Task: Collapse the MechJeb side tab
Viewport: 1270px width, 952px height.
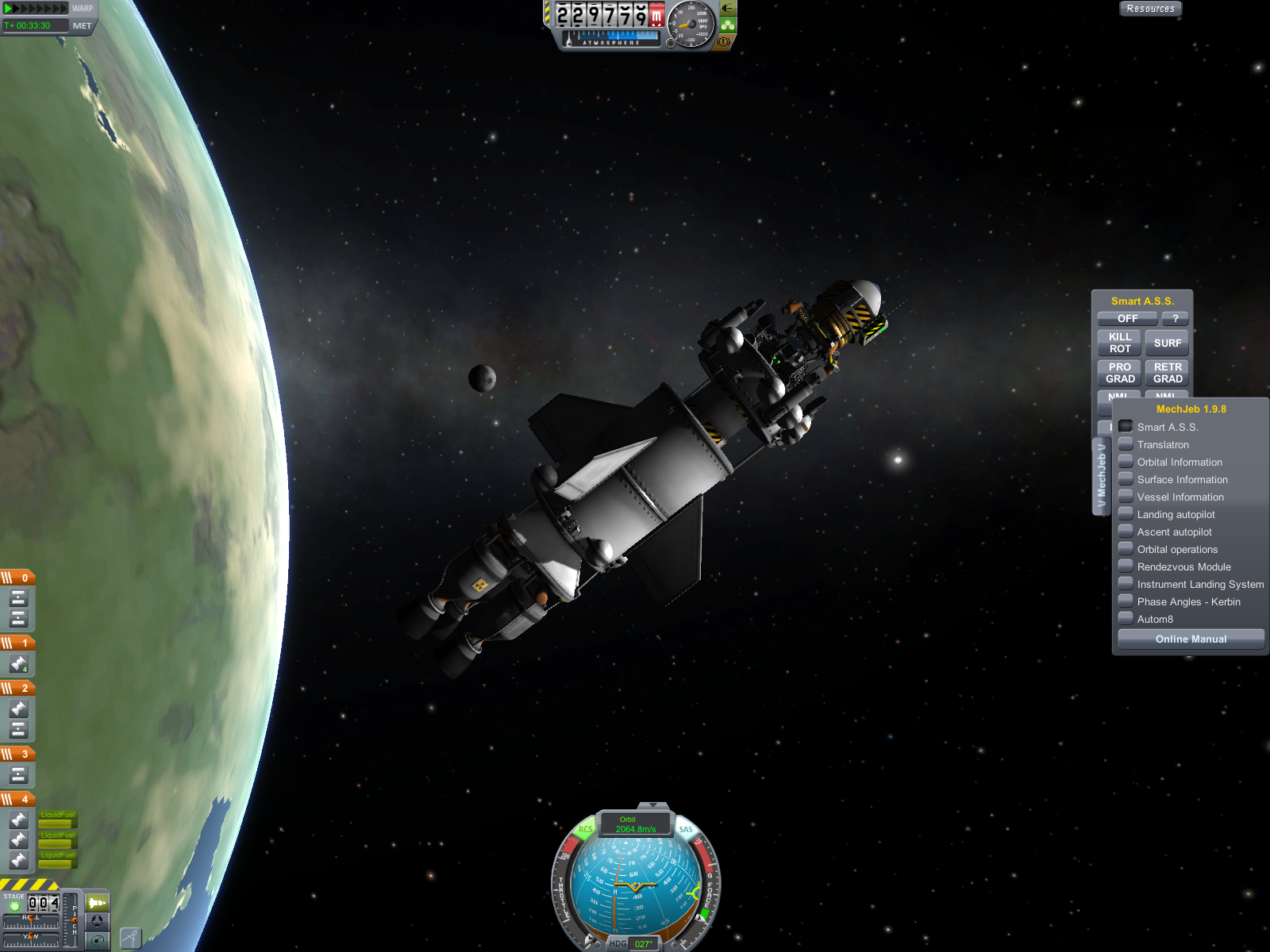Action: pos(1101,476)
